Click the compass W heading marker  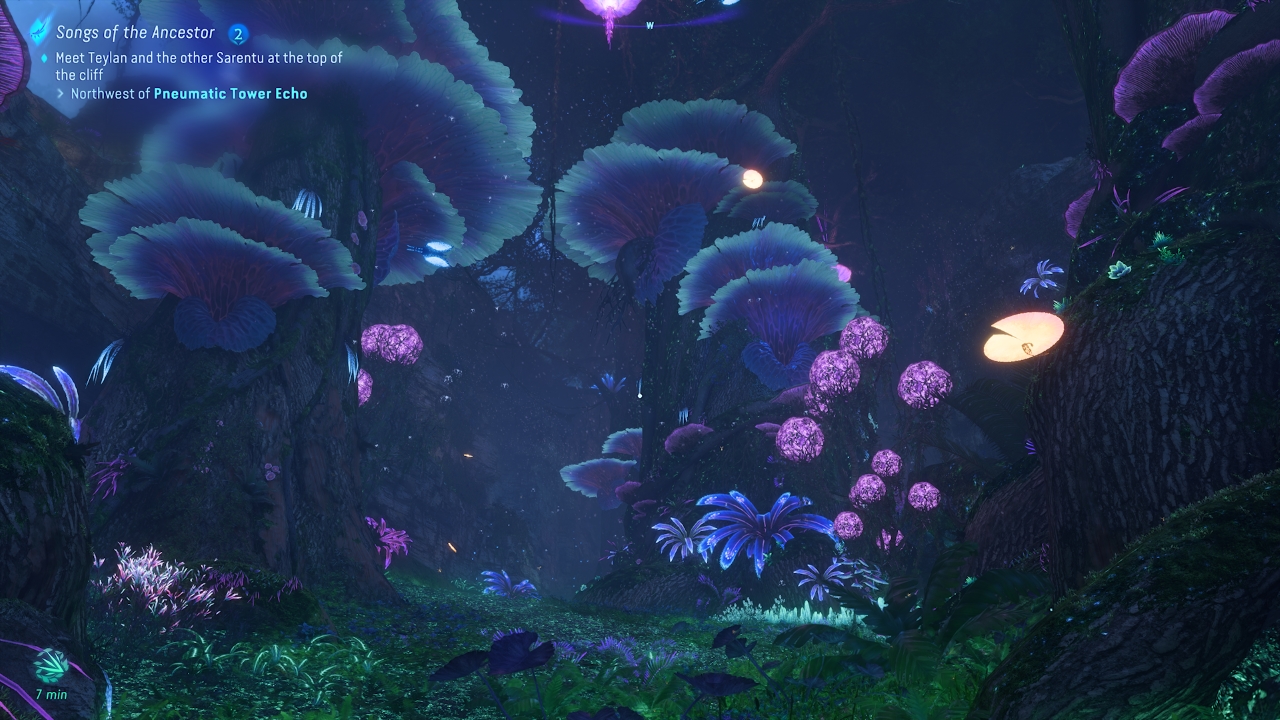pyautogui.click(x=650, y=27)
